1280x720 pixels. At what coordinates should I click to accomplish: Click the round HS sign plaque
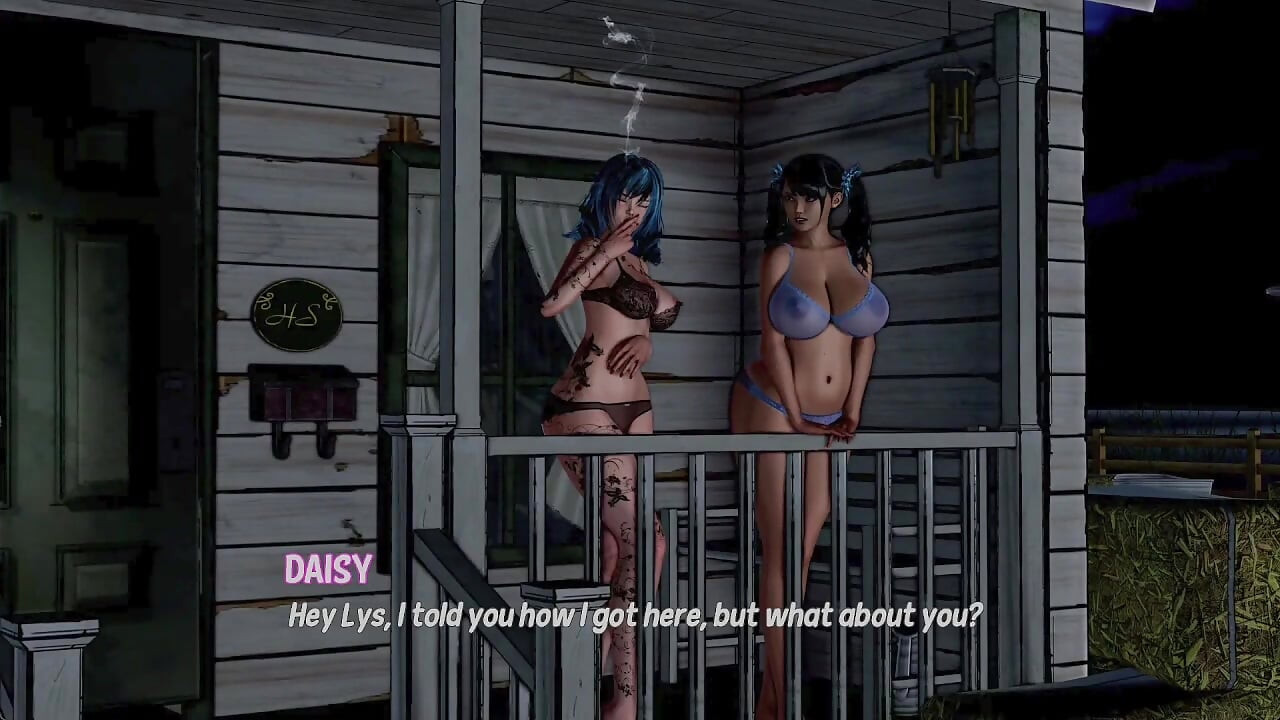point(295,314)
